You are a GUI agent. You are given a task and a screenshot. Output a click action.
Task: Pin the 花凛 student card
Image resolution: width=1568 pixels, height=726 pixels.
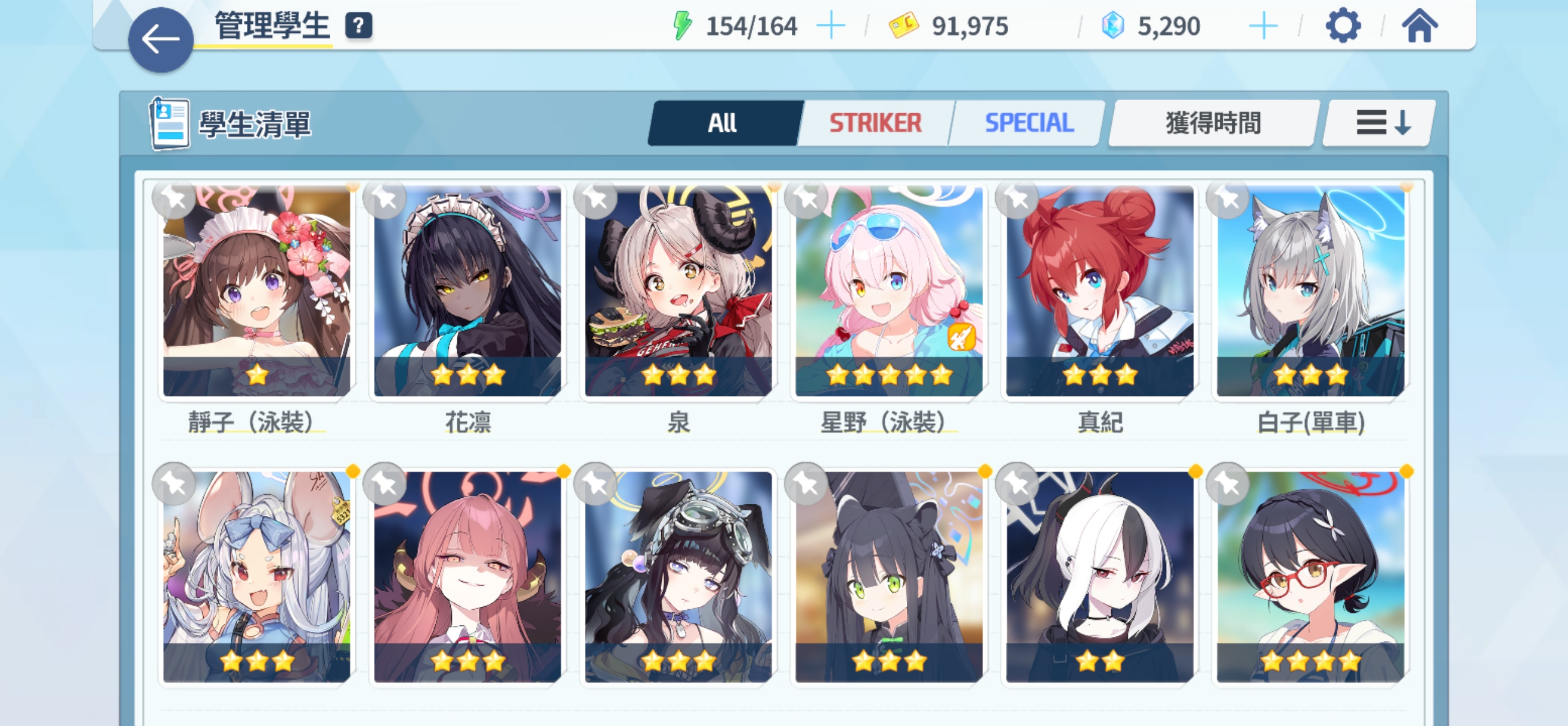[385, 198]
